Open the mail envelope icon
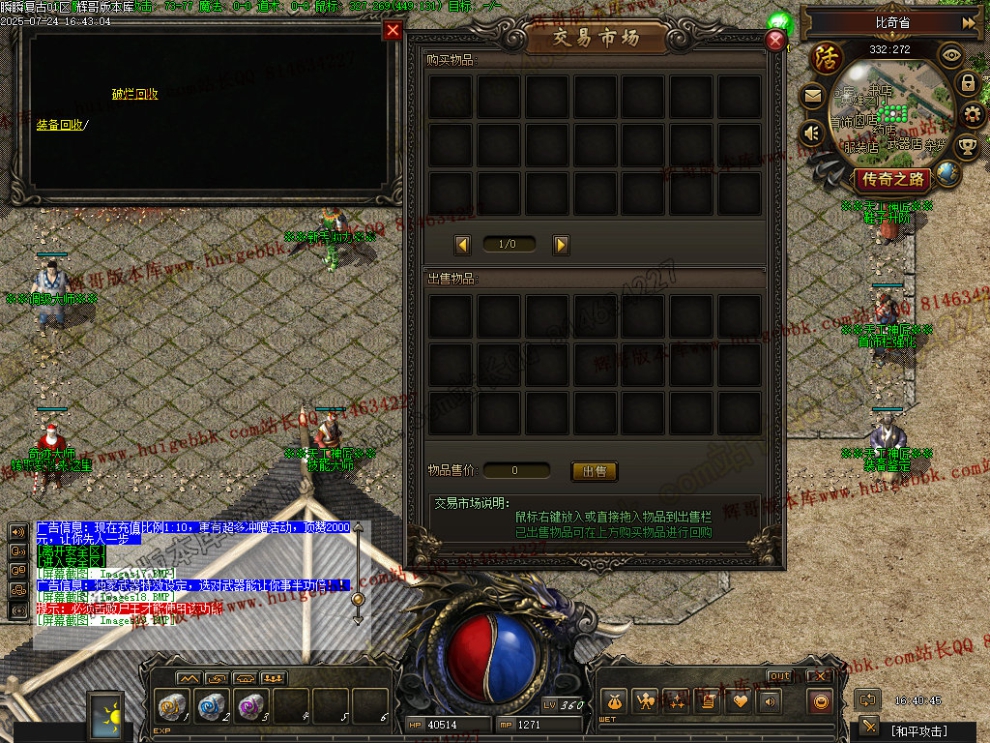 pyautogui.click(x=812, y=97)
